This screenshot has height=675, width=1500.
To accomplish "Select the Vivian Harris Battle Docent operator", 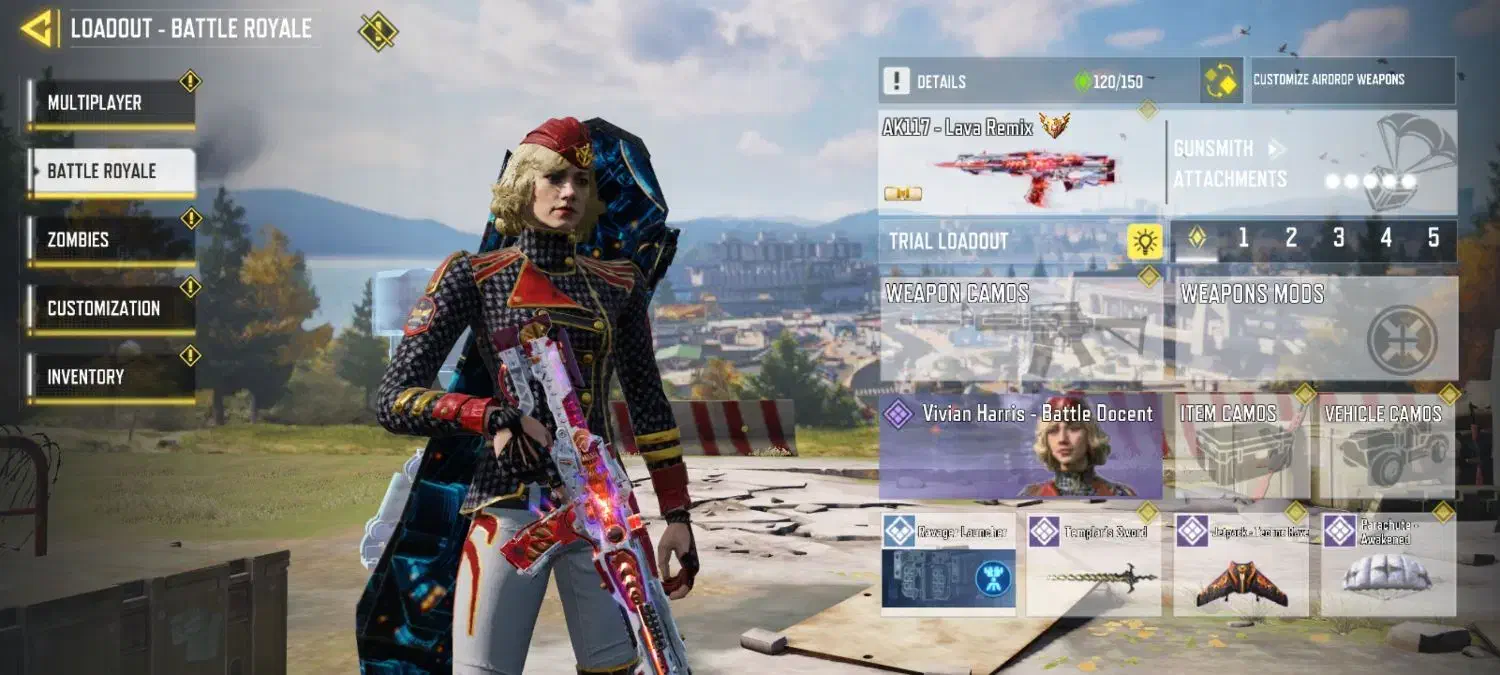I will point(1021,446).
